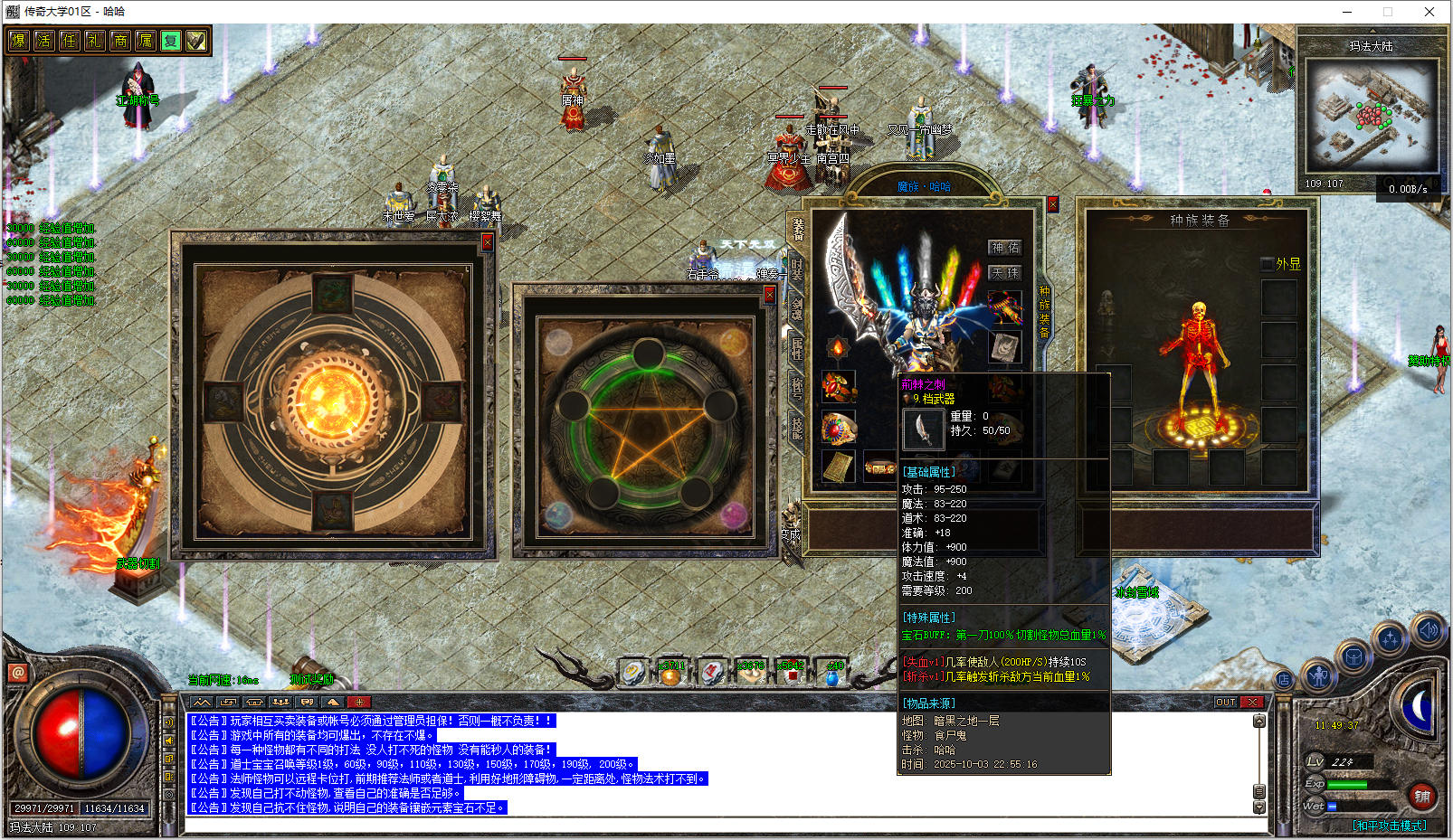Viewport: 1453px width, 840px height.
Task: Open the 天珠 button in equipment panel
Action: (x=1004, y=272)
